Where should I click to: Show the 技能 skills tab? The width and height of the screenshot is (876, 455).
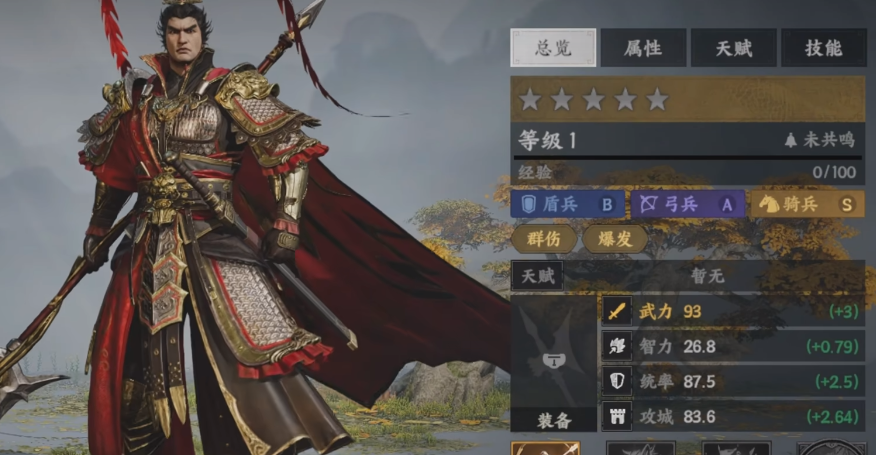point(823,48)
